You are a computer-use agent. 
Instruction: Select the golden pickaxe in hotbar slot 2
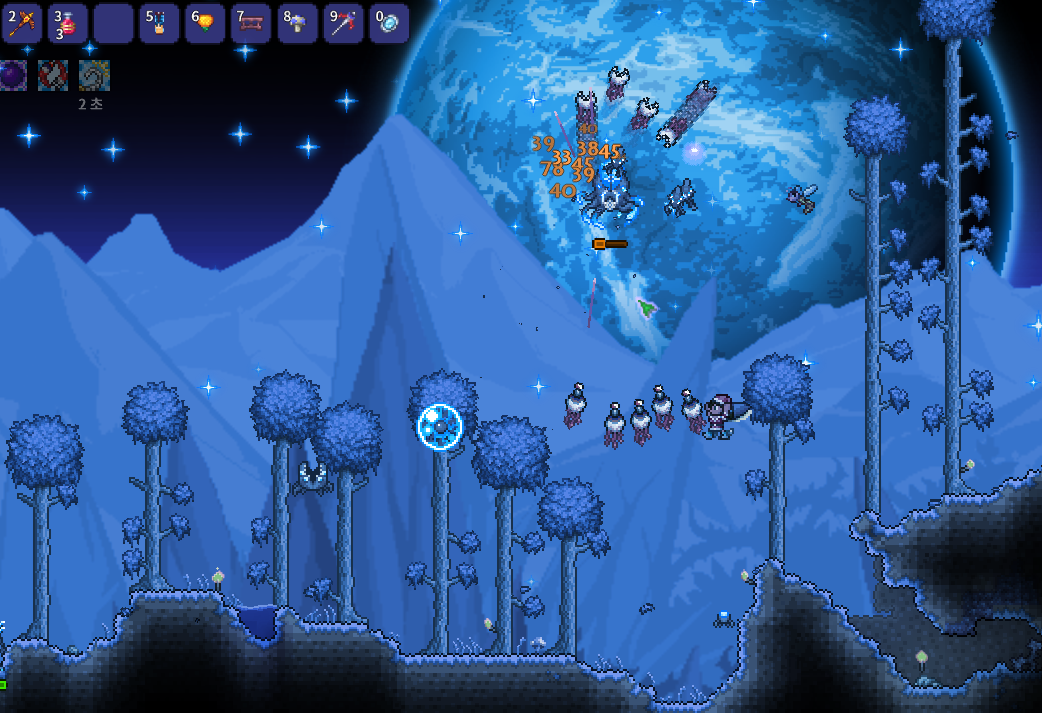21,23
